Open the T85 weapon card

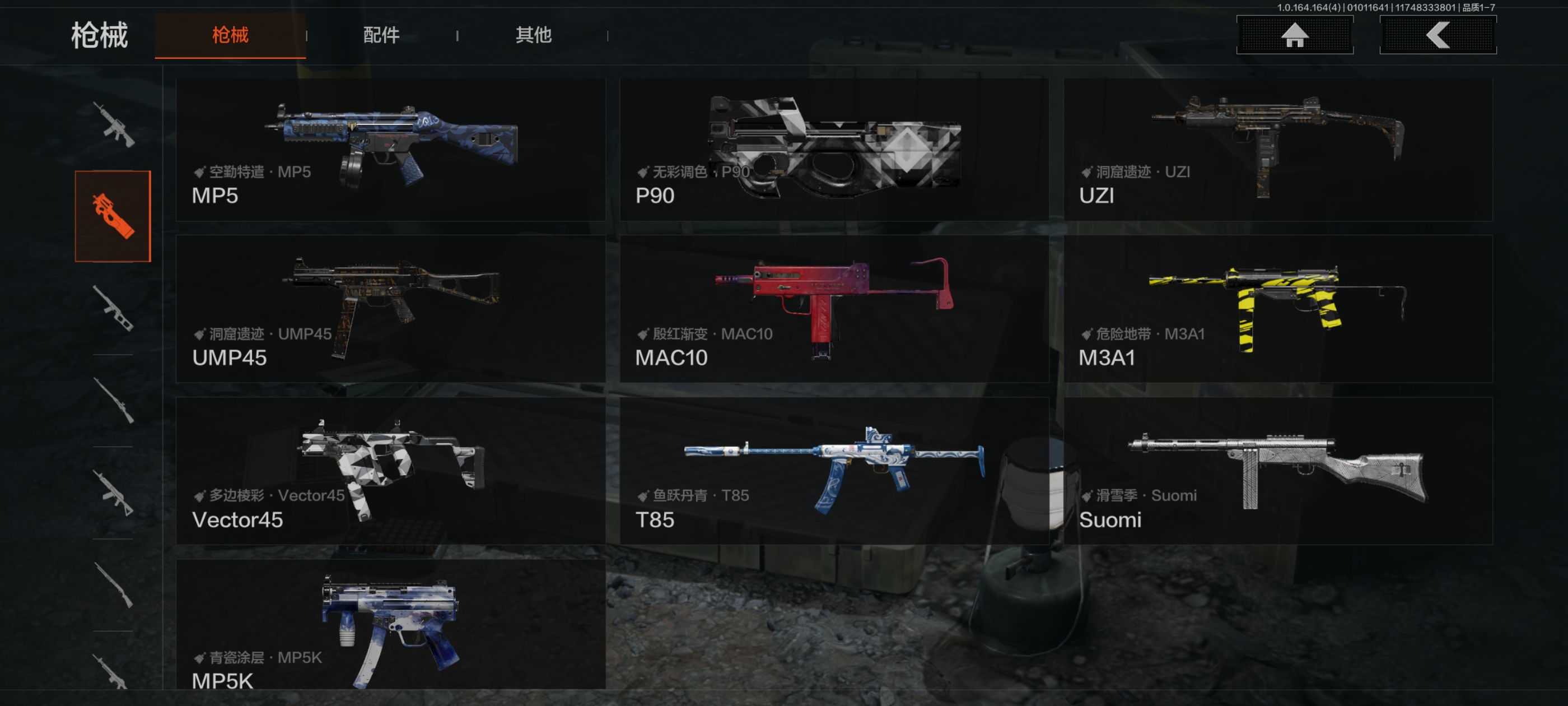[x=833, y=471]
